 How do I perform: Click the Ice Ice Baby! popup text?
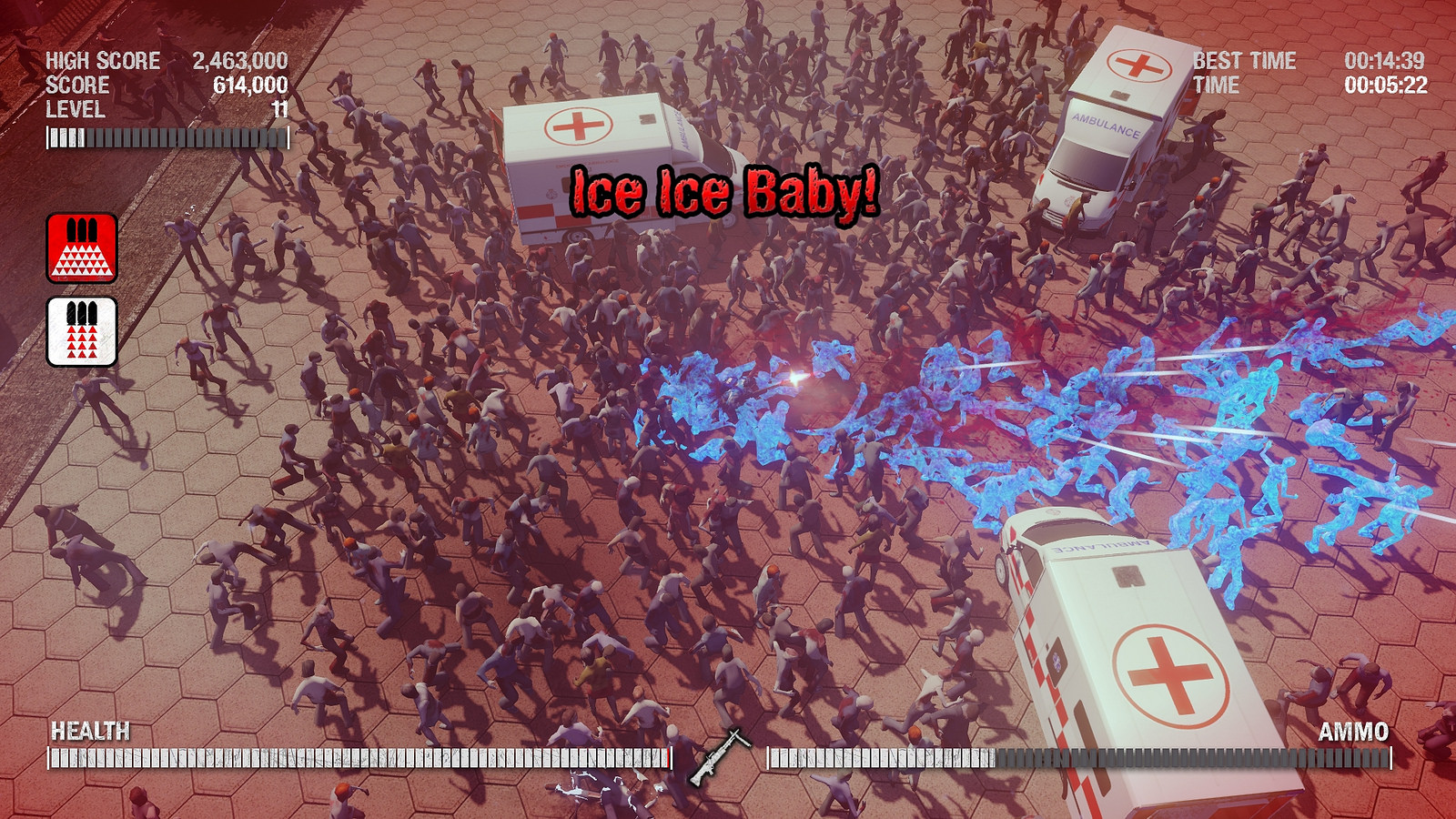(723, 193)
